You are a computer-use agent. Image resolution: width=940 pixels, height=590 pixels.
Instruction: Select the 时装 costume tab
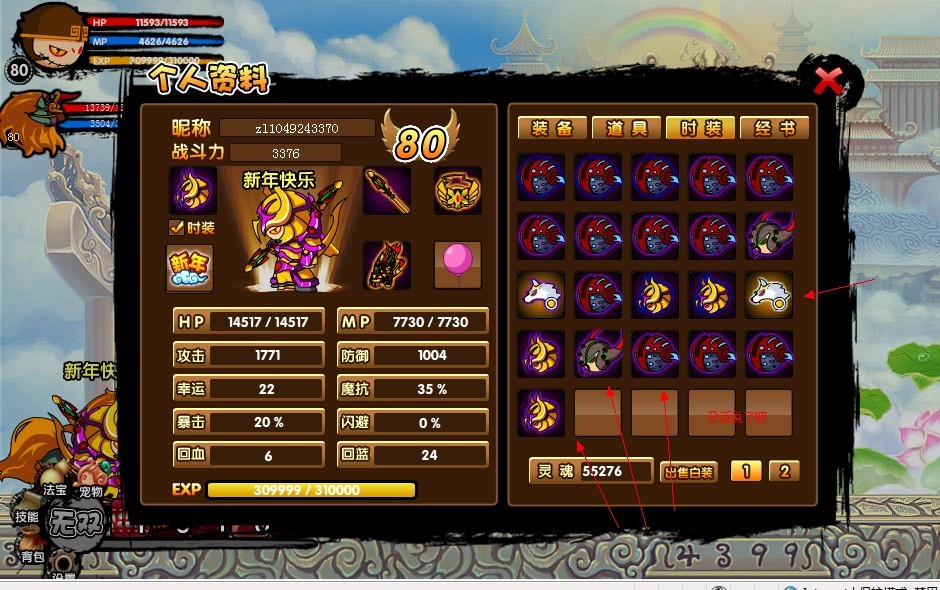coord(700,129)
